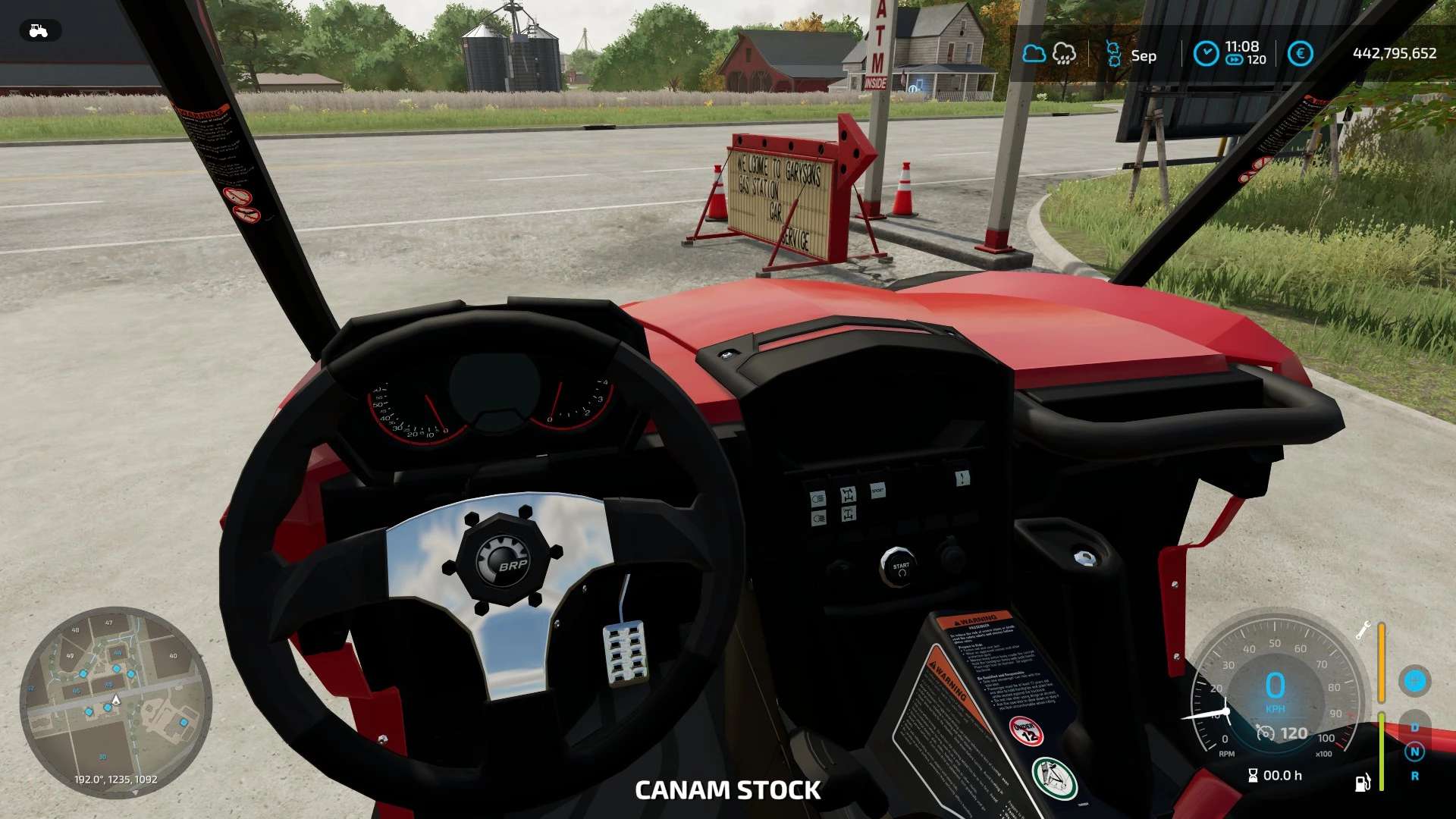The width and height of the screenshot is (1456, 819).
Task: Click the euro money balance icon
Action: point(1300,54)
